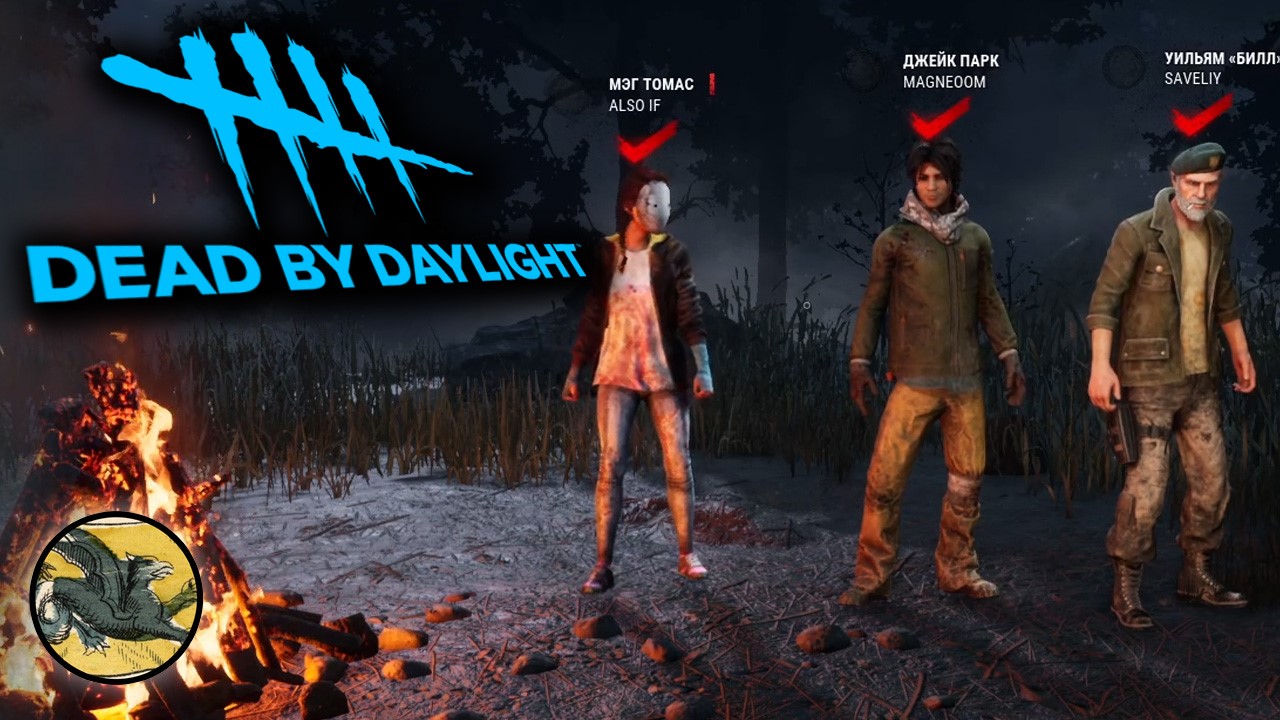1280x720 pixels.
Task: Click the МЭГ ТОМАС name label
Action: pyautogui.click(x=651, y=84)
